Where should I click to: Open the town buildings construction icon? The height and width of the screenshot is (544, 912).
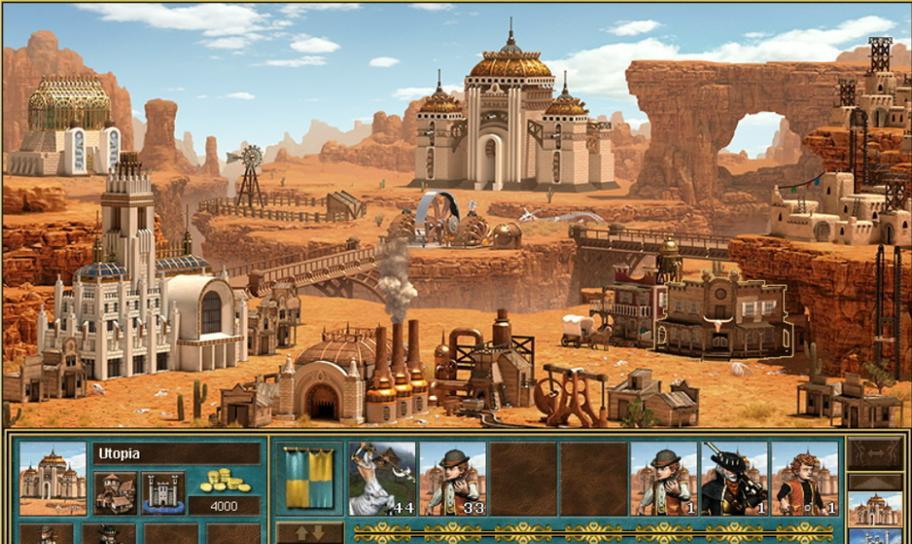pos(115,493)
